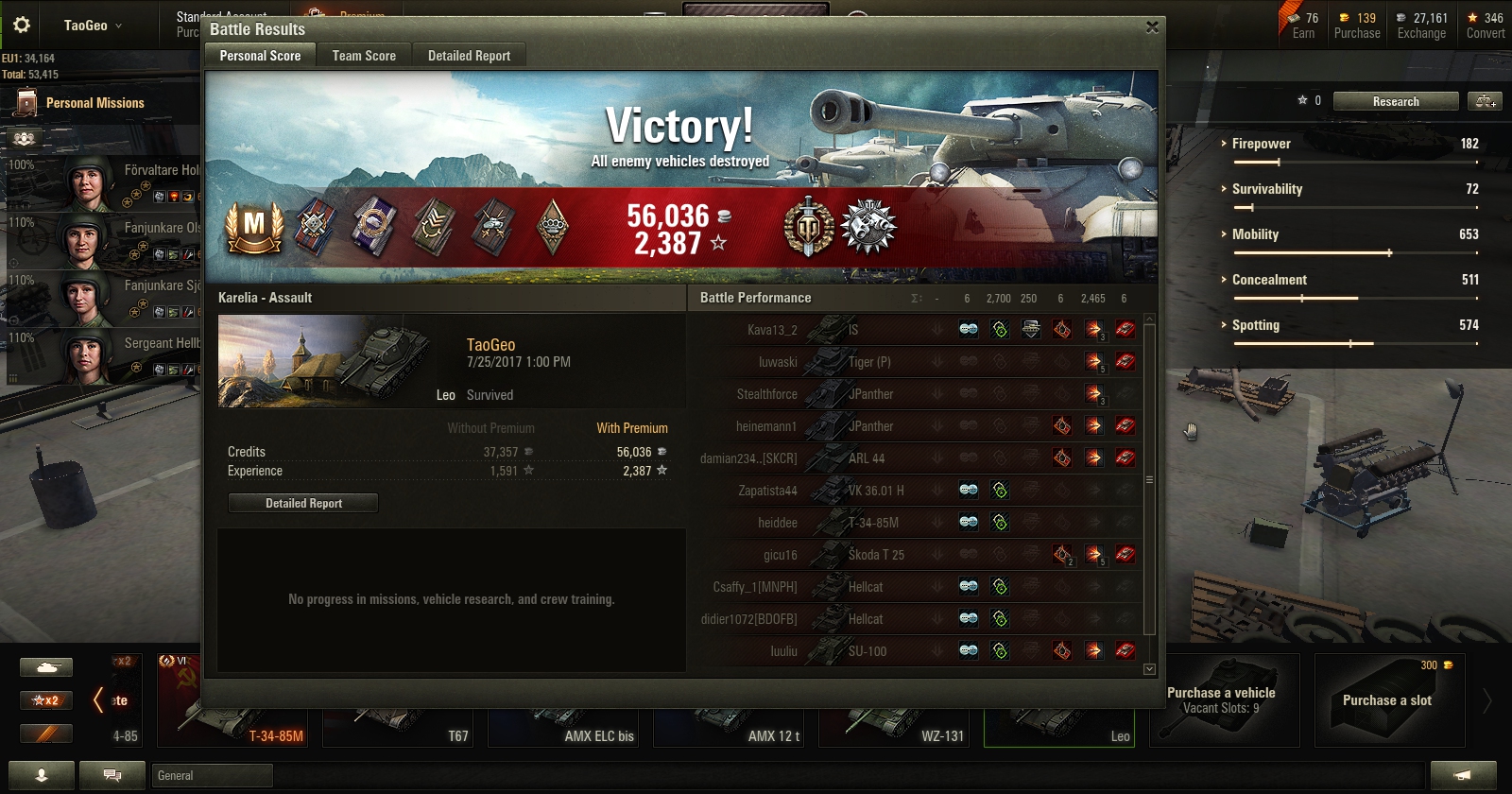Show Kava13_2 row in Battle Performance
Image resolution: width=1512 pixels, height=794 pixels.
[772, 330]
